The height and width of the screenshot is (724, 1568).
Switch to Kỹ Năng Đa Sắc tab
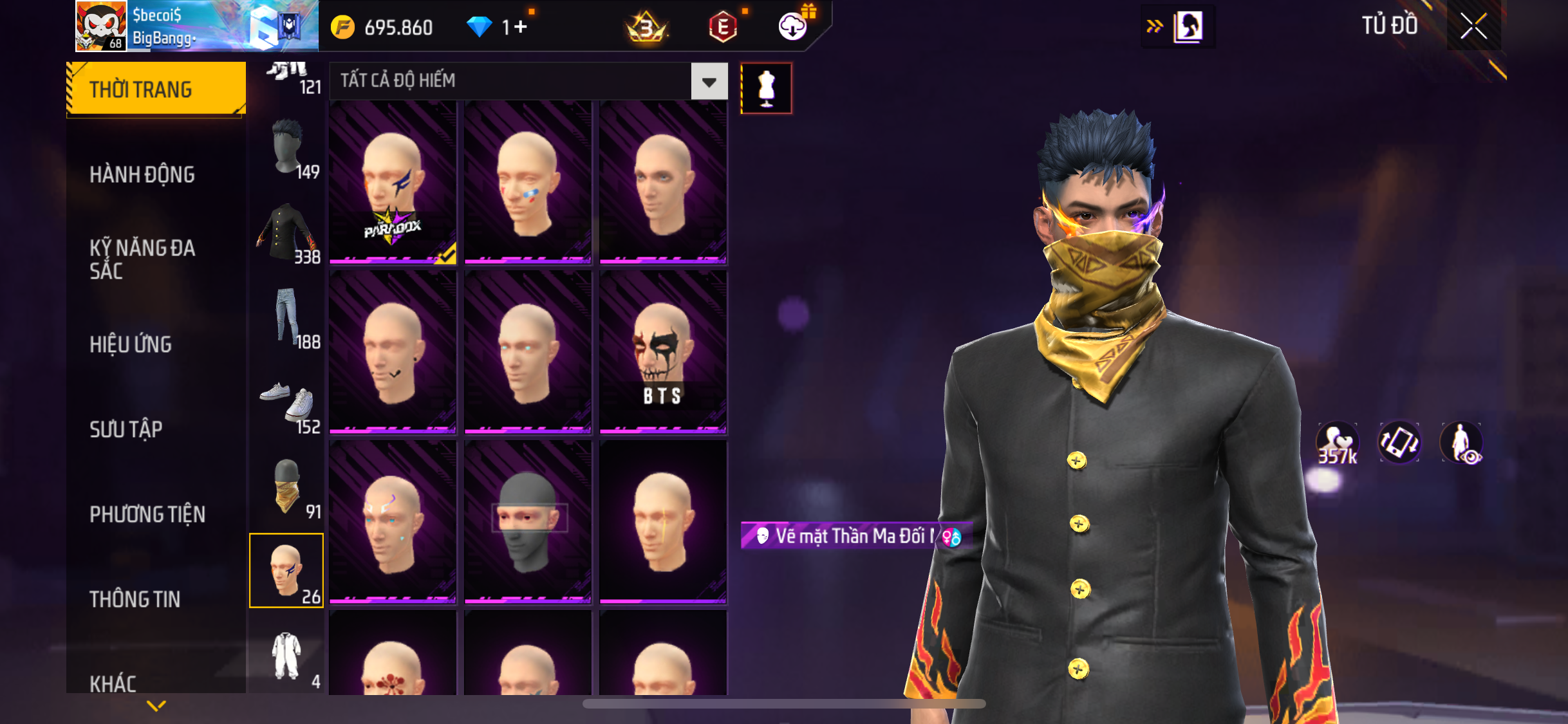[x=142, y=259]
